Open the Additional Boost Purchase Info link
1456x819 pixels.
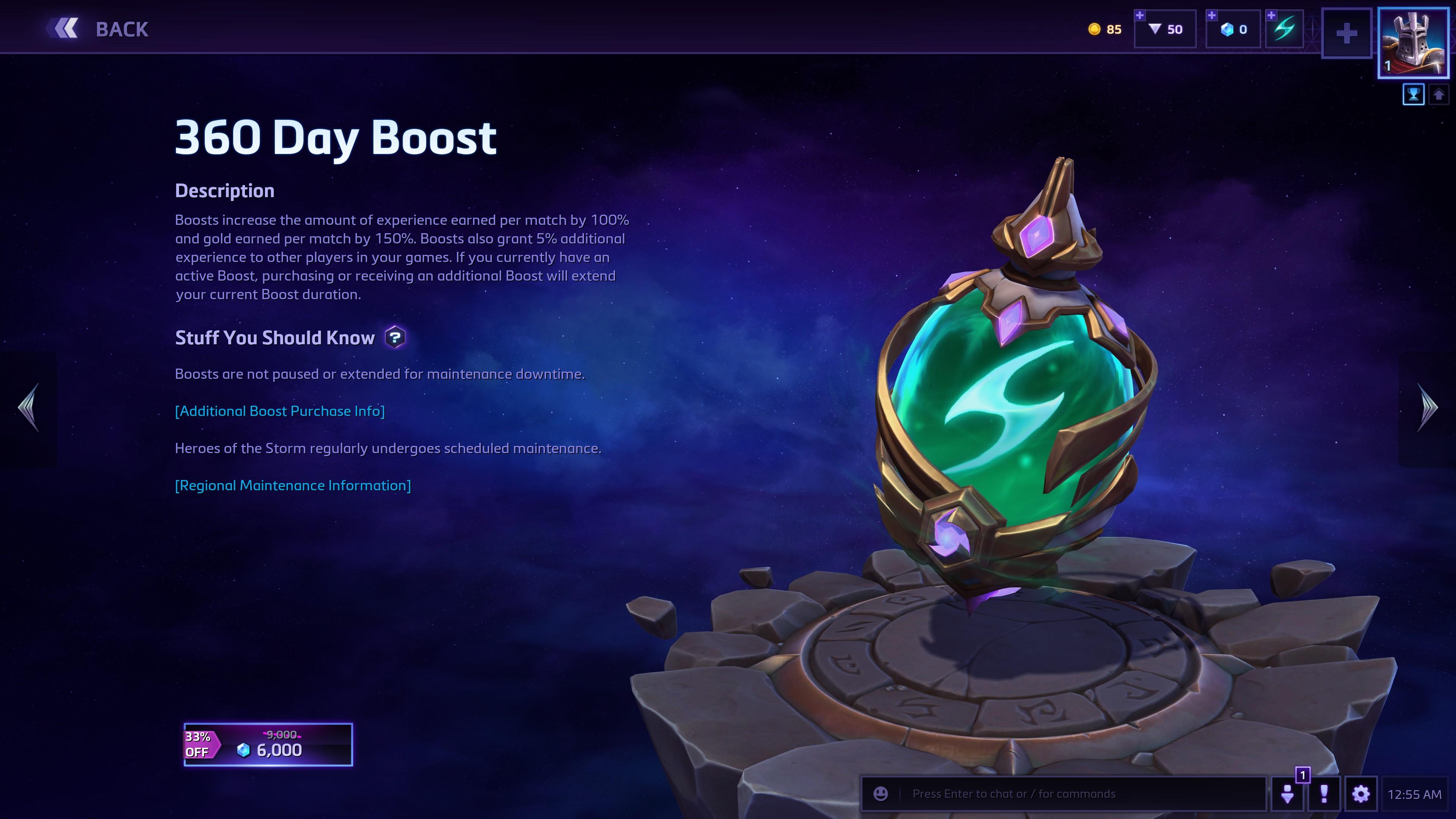pos(280,411)
